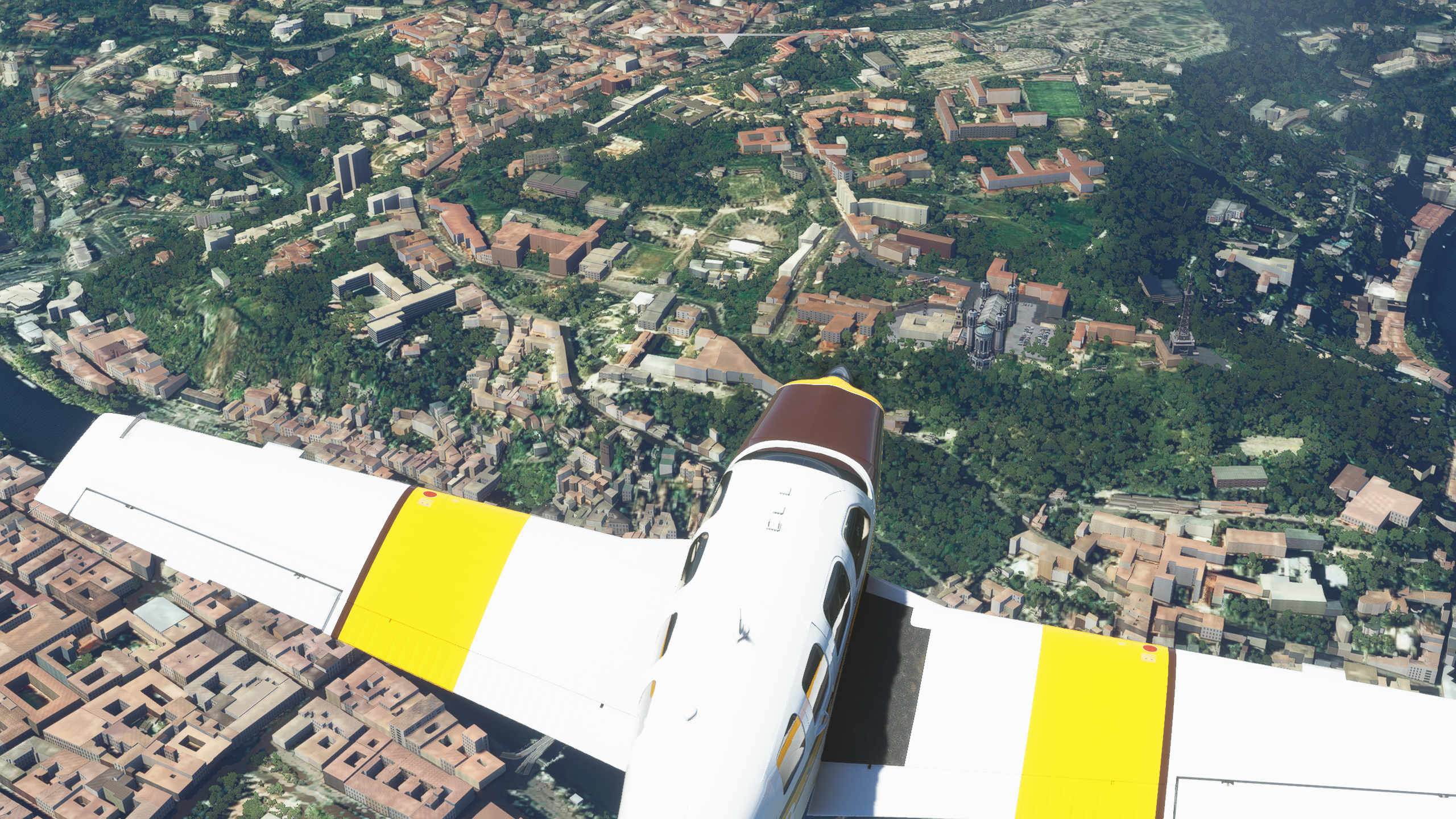Expand the toolbar using the down-arrow handle
This screenshot has height=819, width=1456.
[x=727, y=40]
